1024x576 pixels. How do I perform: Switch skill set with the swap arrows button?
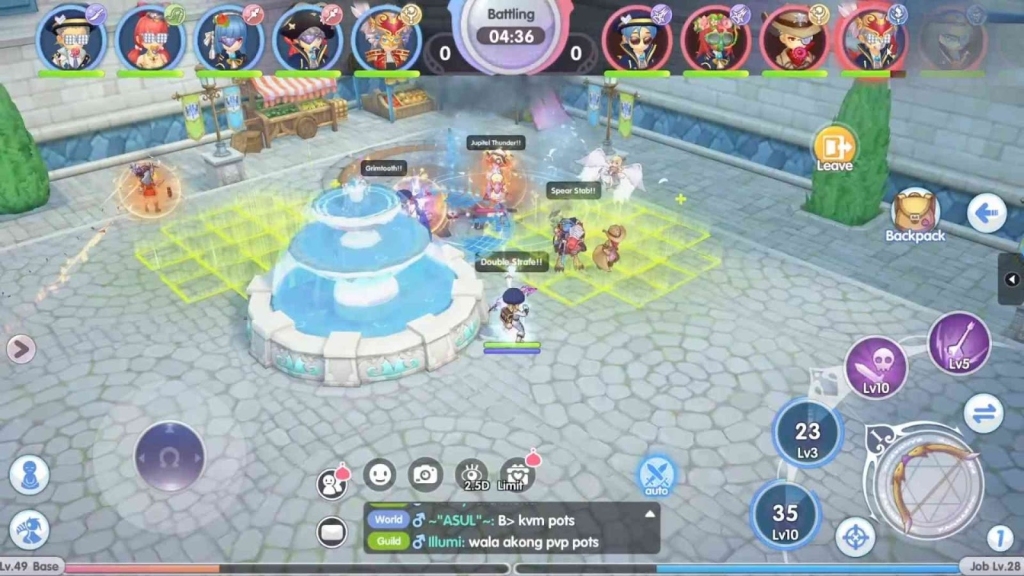[x=984, y=413]
